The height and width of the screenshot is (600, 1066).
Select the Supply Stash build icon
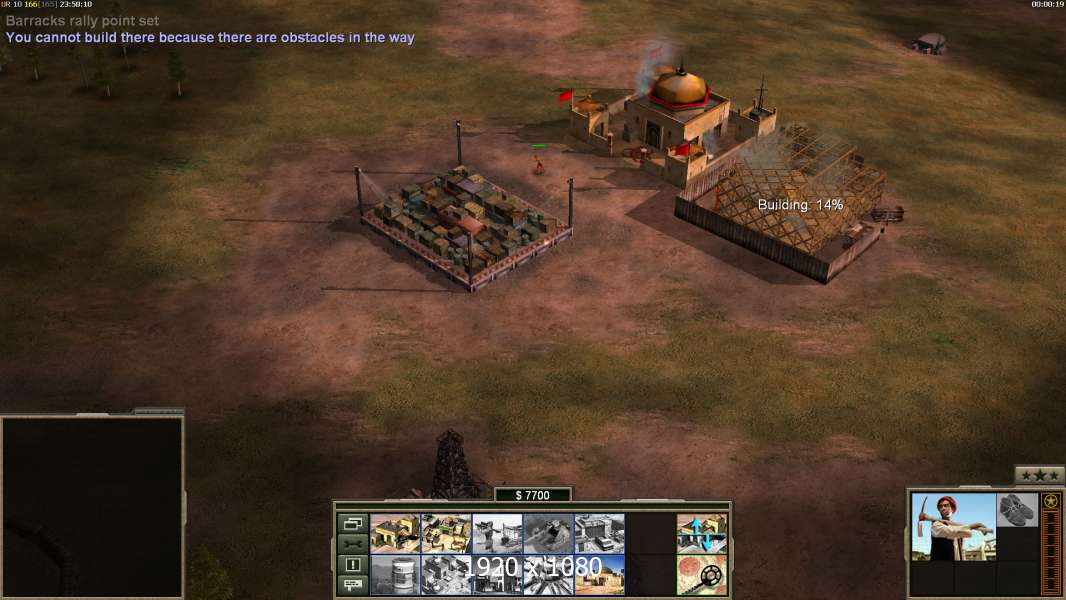(x=446, y=533)
